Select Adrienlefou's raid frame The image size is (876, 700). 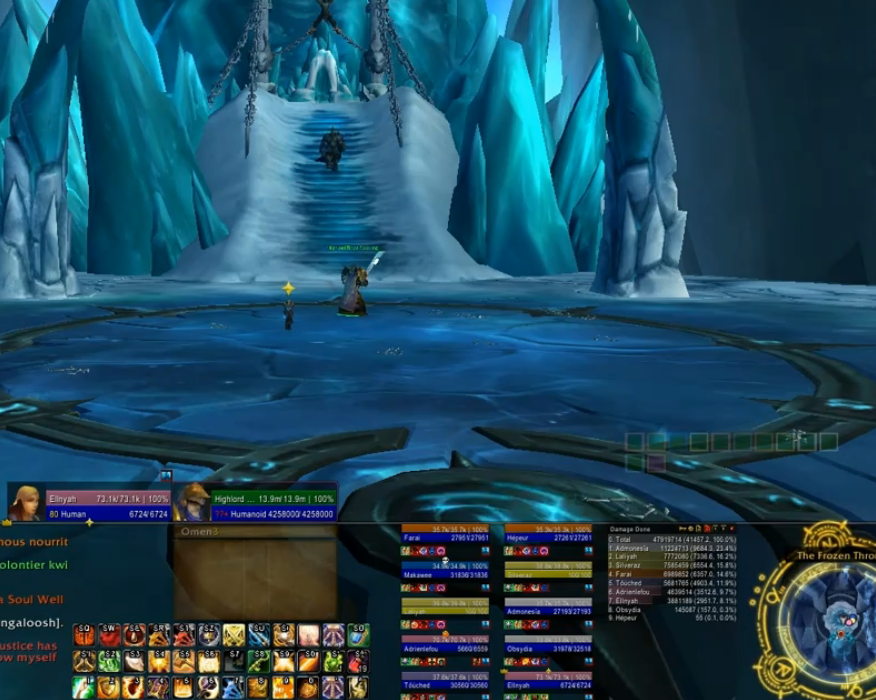pos(445,646)
